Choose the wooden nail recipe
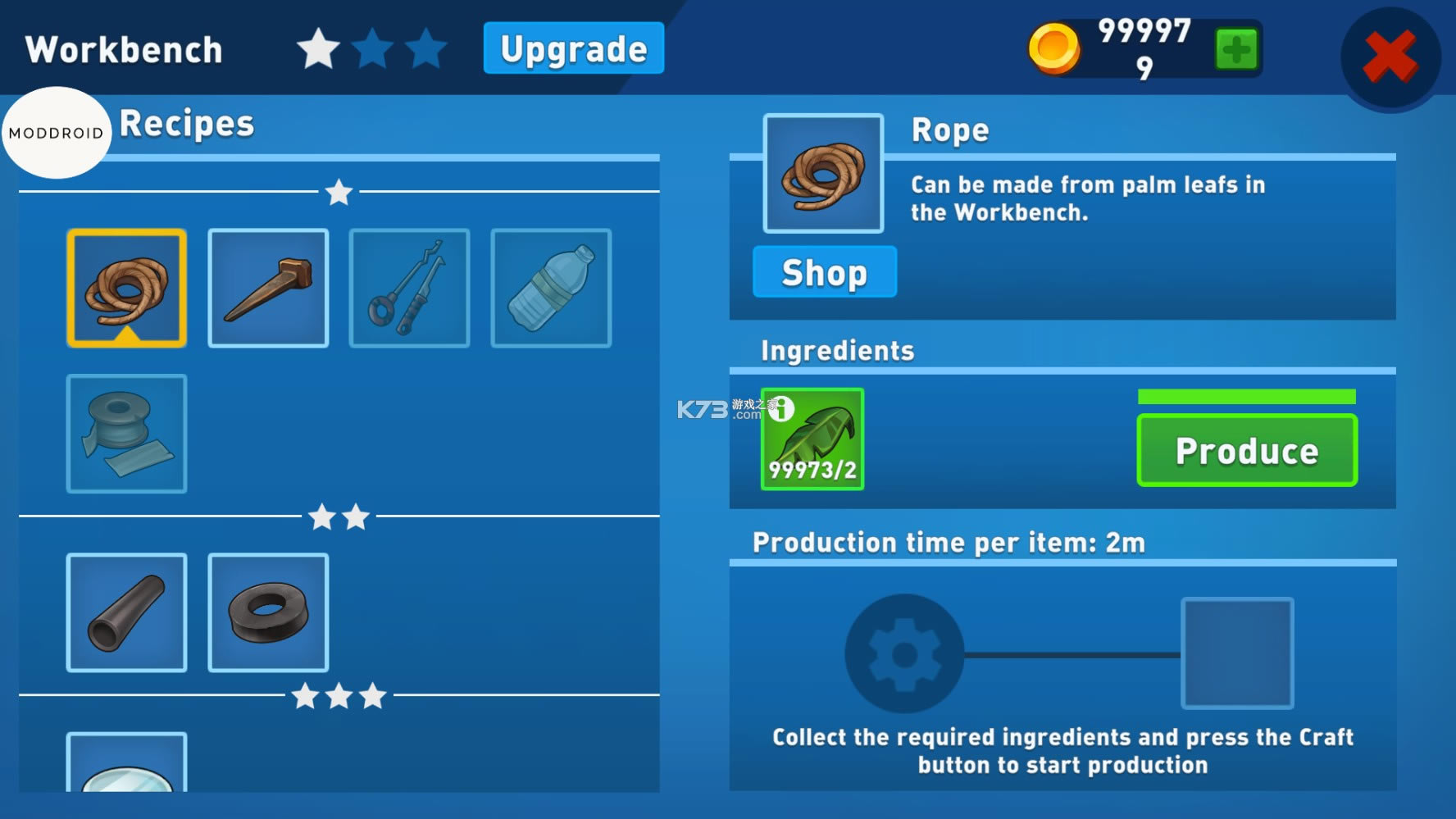This screenshot has width=1456, height=819. click(x=268, y=288)
